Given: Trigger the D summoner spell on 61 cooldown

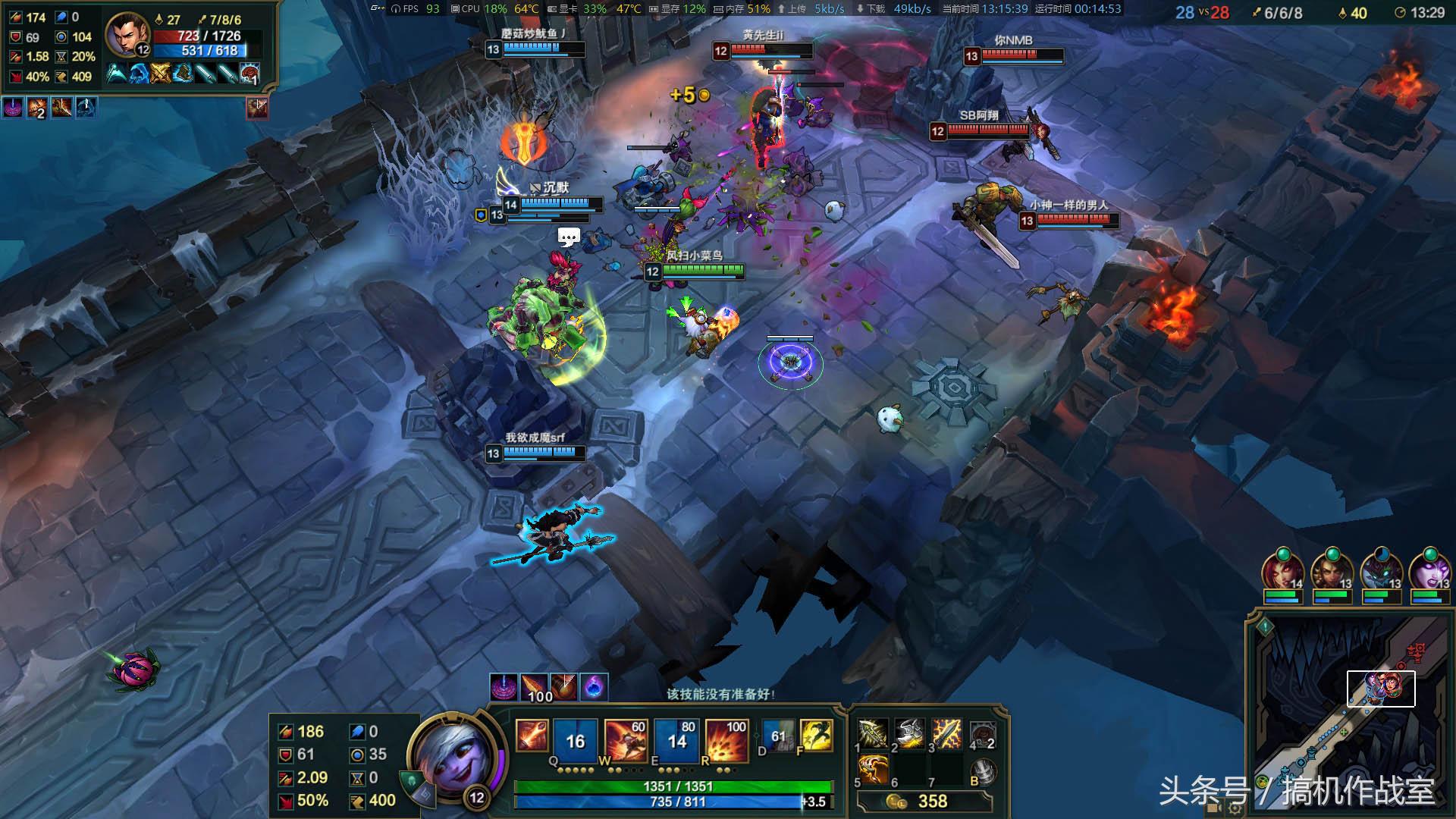Looking at the screenshot, I should point(778,736).
